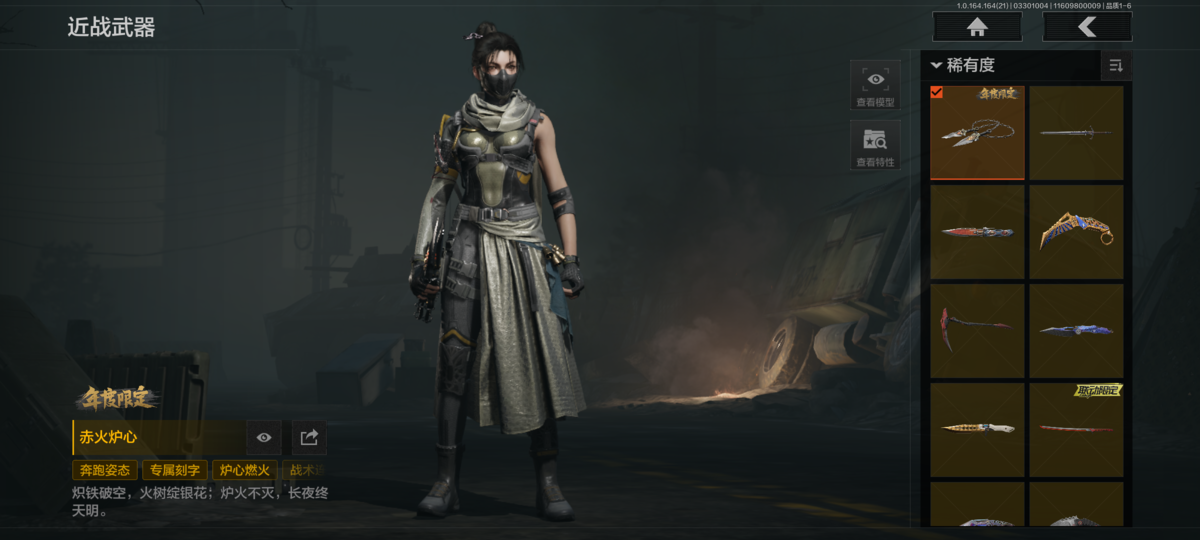Choose the red and black dagger skin
The image size is (1200, 540).
pos(977,232)
